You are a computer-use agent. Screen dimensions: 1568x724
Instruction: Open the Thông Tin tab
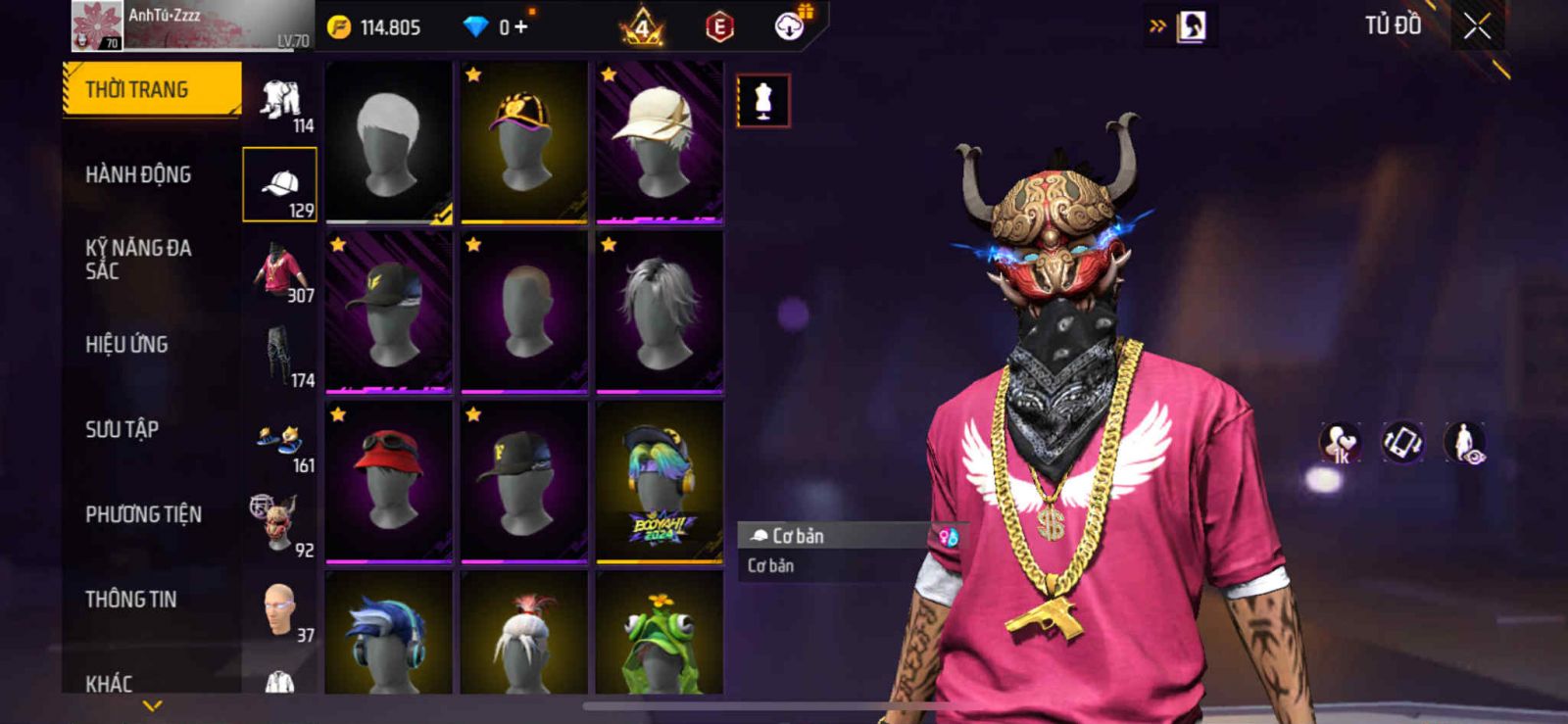click(x=130, y=599)
